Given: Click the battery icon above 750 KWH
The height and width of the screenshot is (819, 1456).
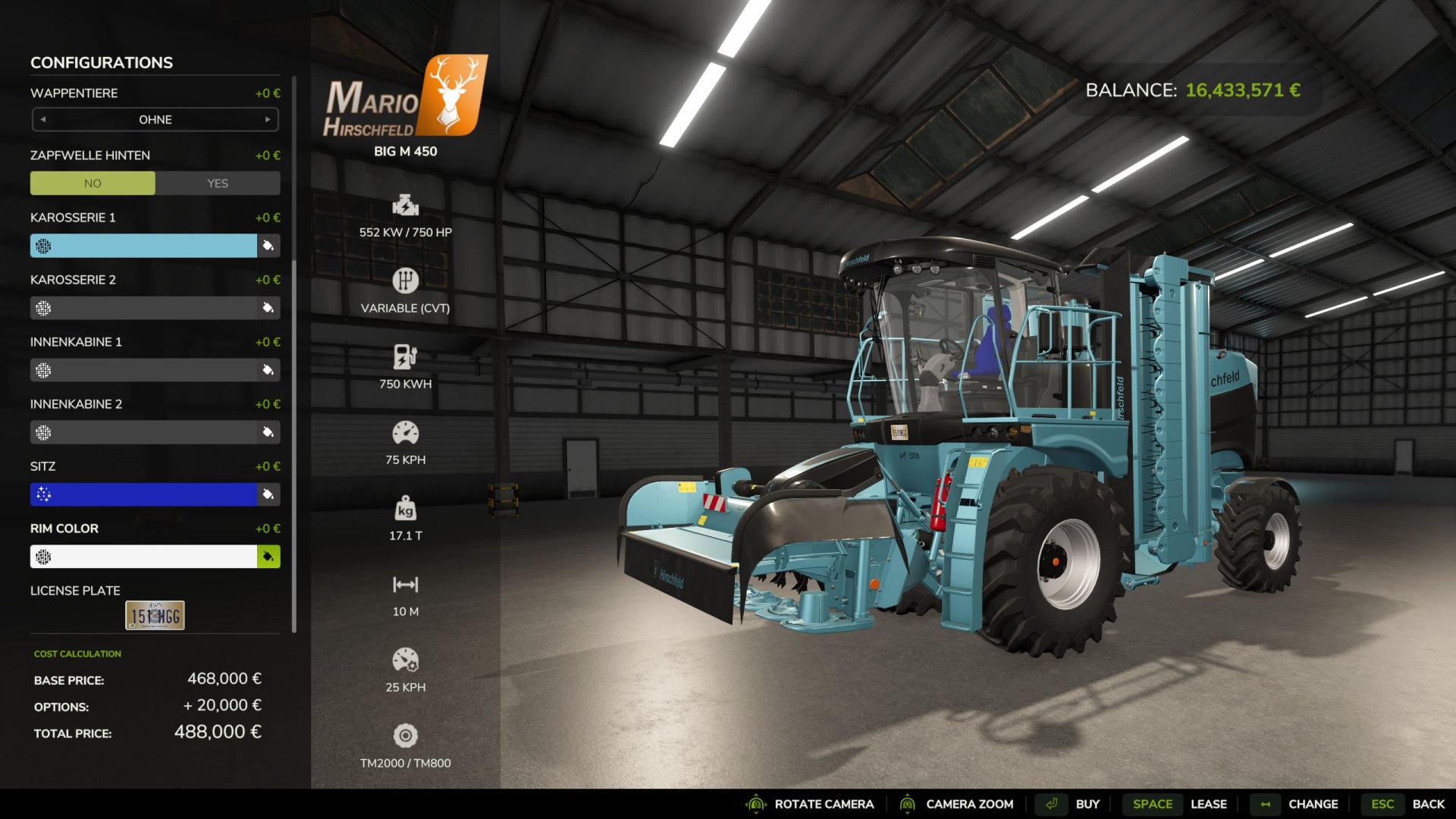Looking at the screenshot, I should [406, 356].
